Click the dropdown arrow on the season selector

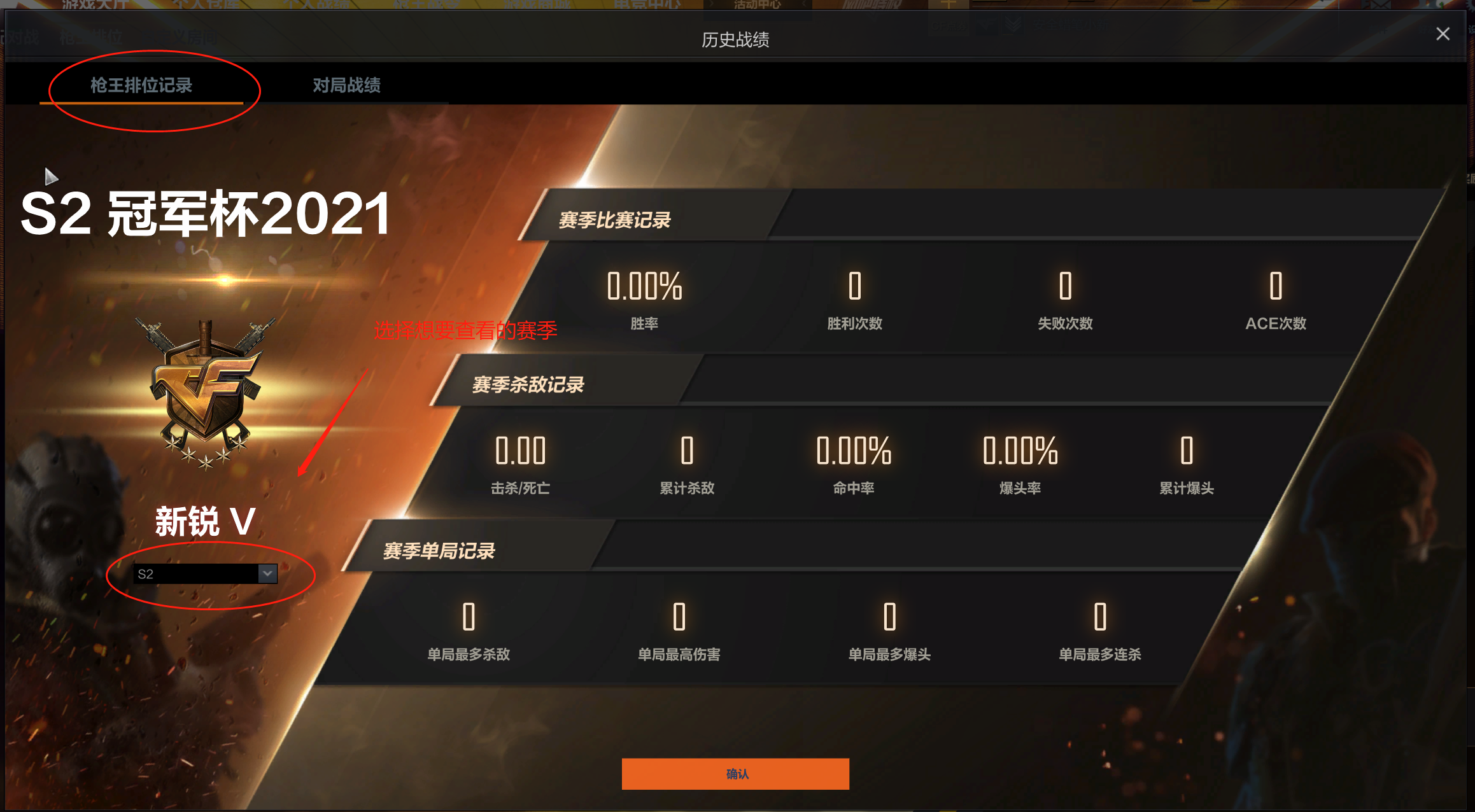coord(267,574)
